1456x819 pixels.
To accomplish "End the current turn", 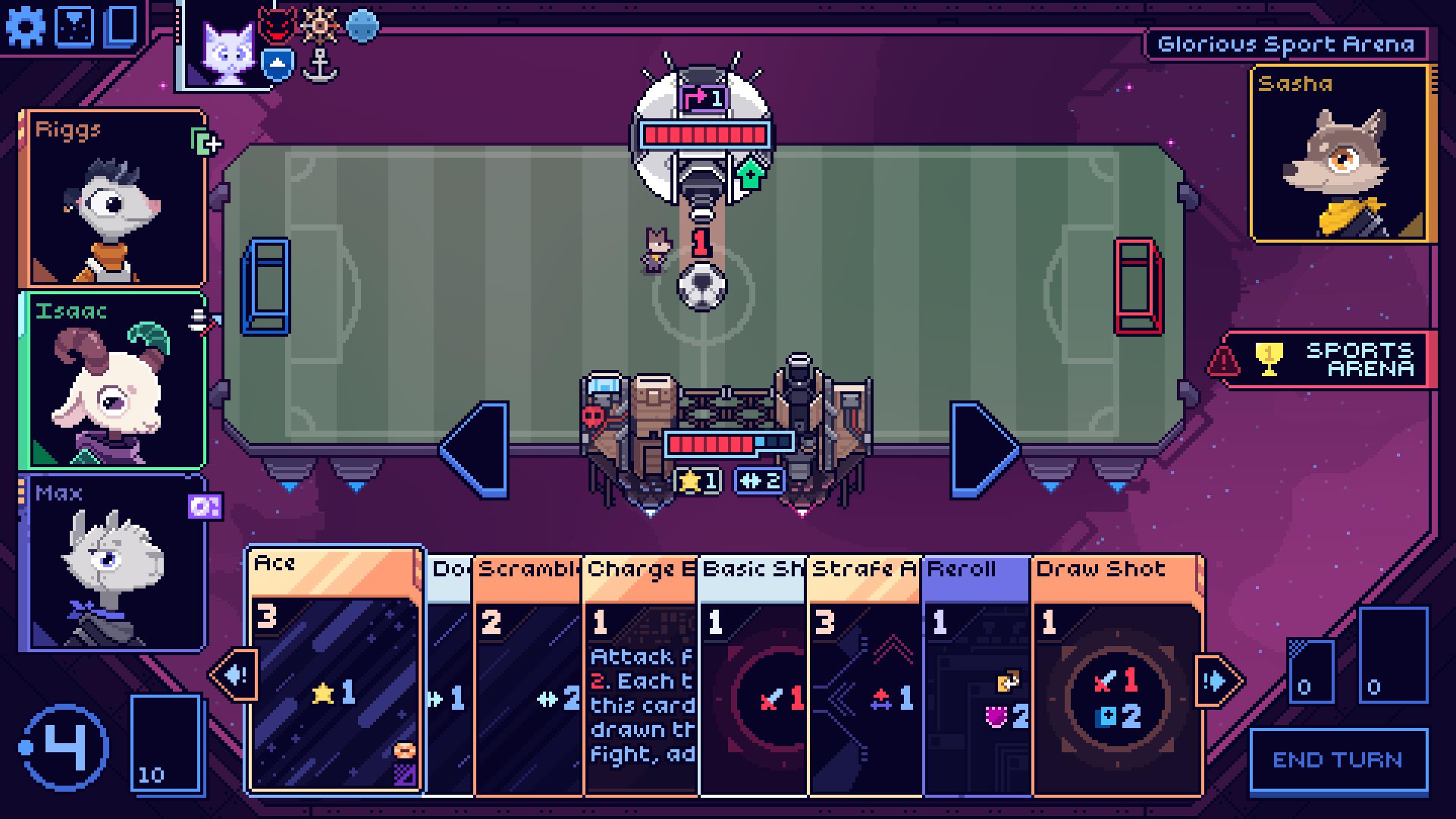I will [1338, 761].
